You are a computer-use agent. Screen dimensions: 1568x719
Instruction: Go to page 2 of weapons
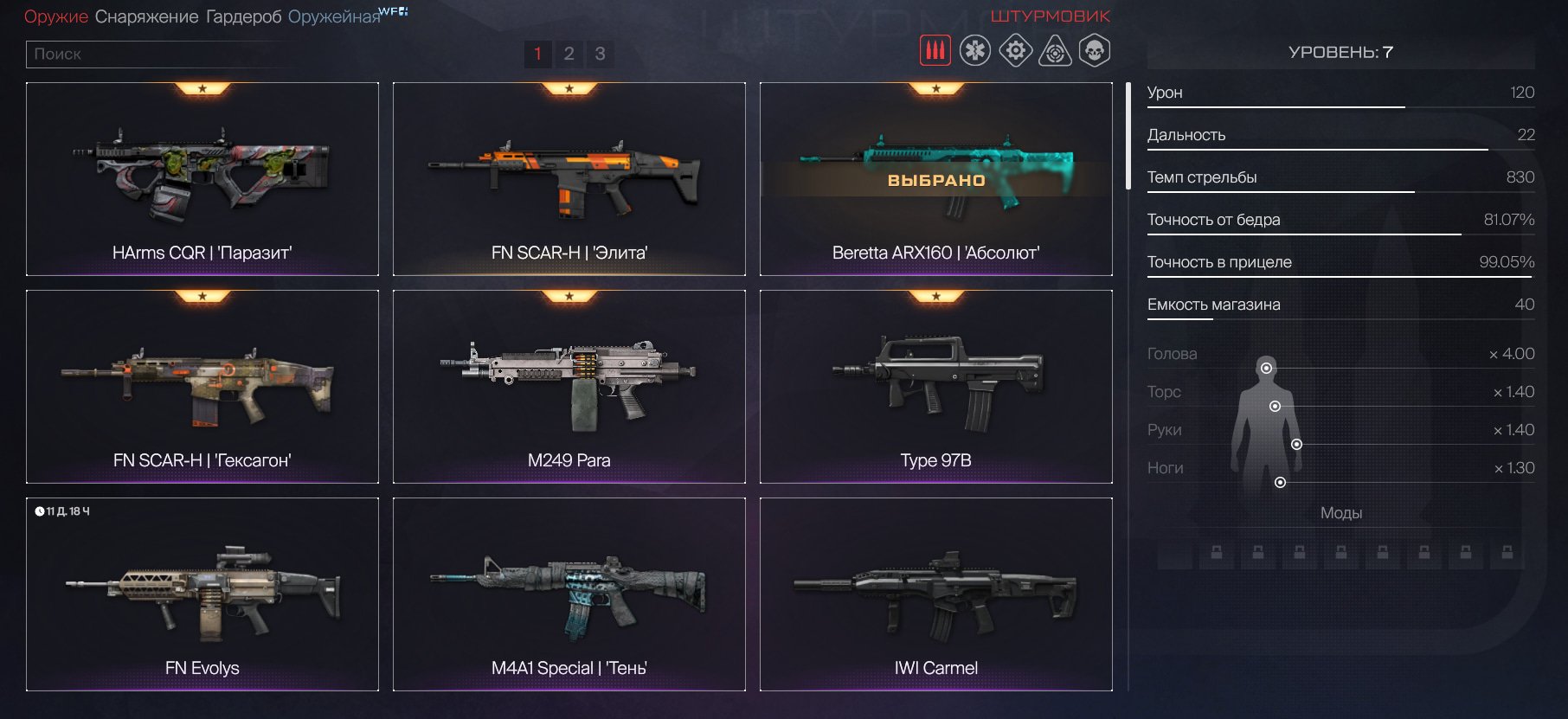[x=569, y=54]
